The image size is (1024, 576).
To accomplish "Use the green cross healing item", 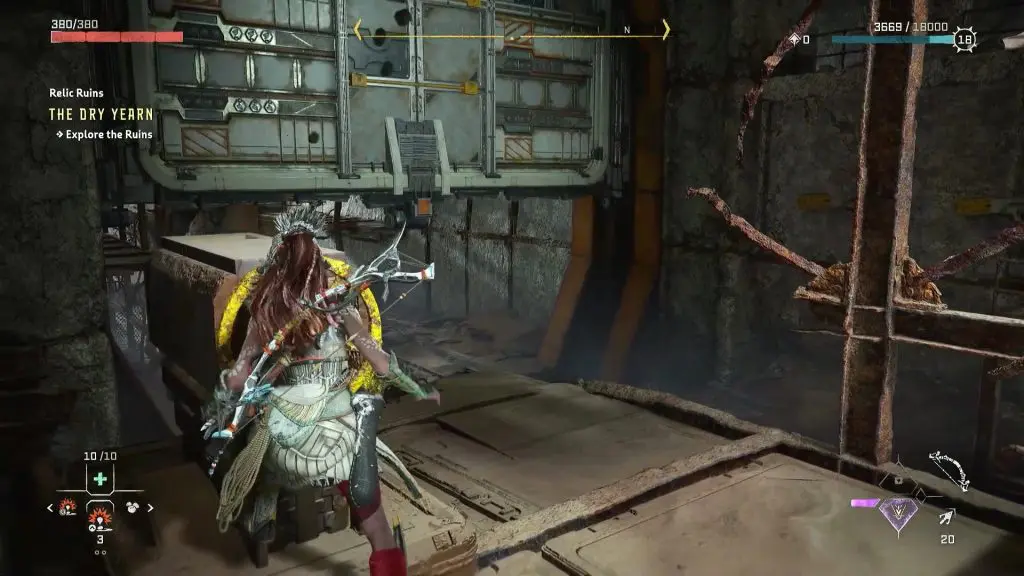I will [x=99, y=480].
